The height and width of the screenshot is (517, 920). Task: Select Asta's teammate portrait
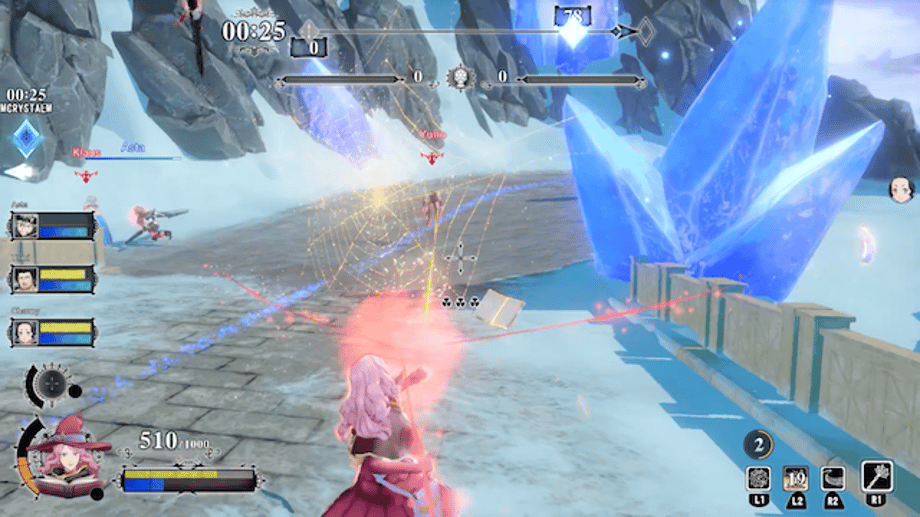tap(26, 227)
